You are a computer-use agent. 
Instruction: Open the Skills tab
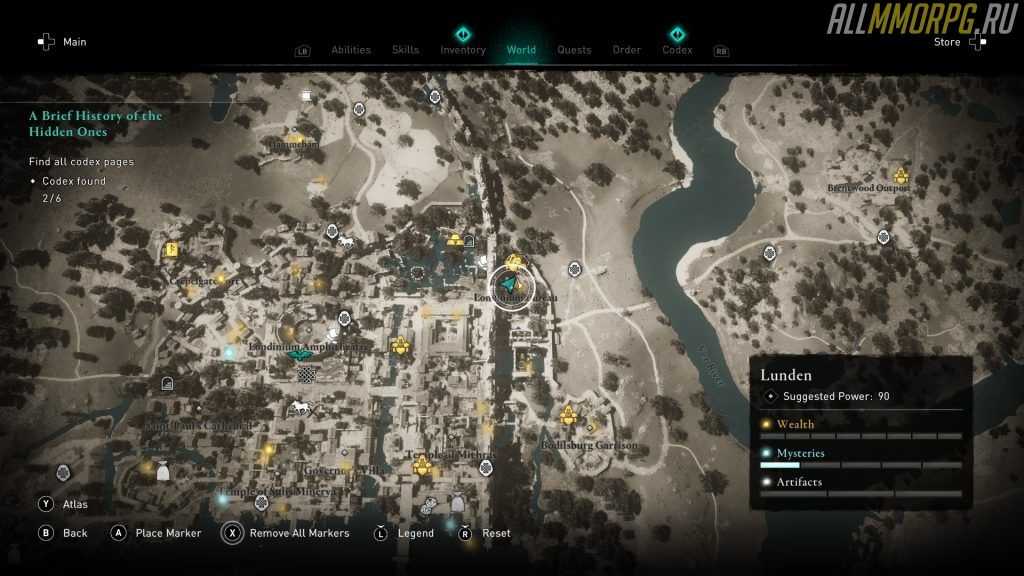click(405, 50)
